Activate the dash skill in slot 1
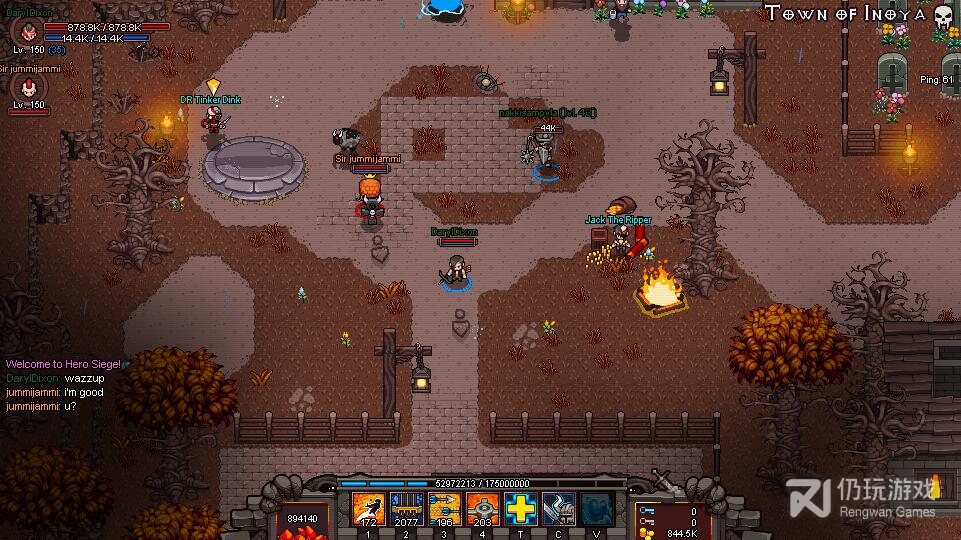Viewport: 961px width, 540px height. [368, 509]
